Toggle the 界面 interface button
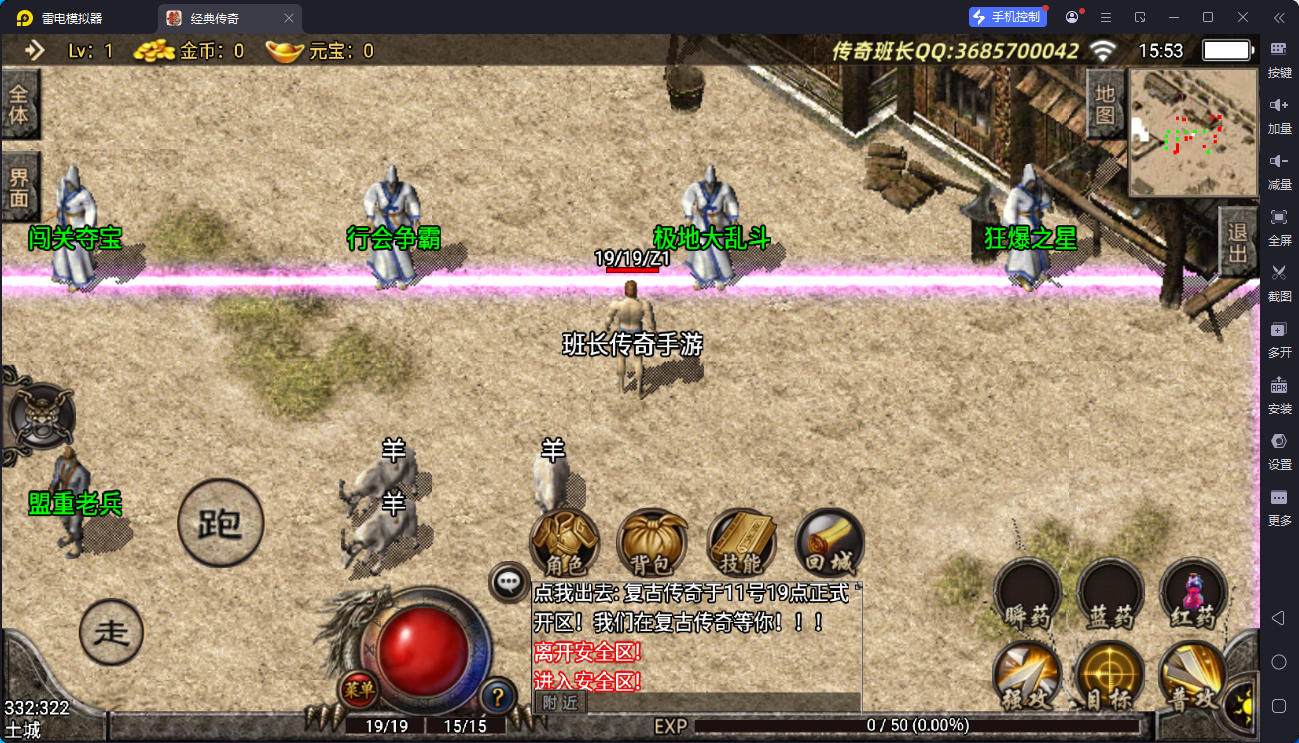 click(19, 187)
